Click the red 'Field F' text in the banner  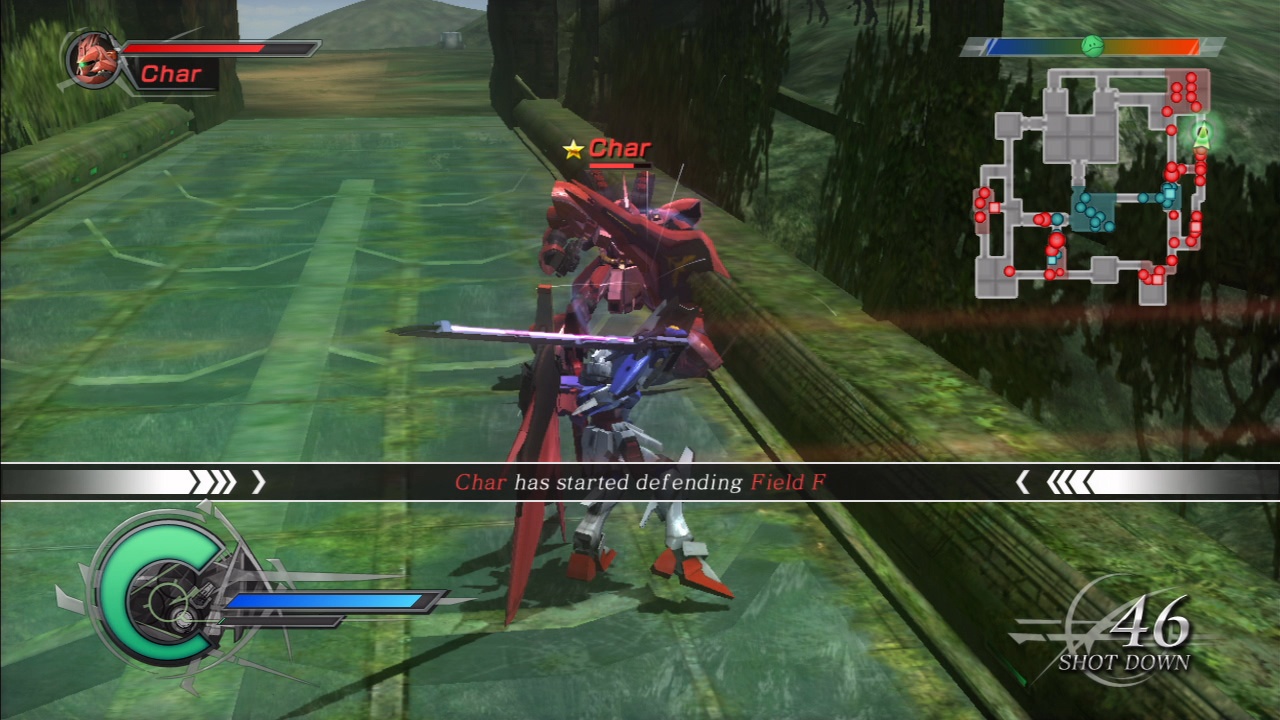787,483
